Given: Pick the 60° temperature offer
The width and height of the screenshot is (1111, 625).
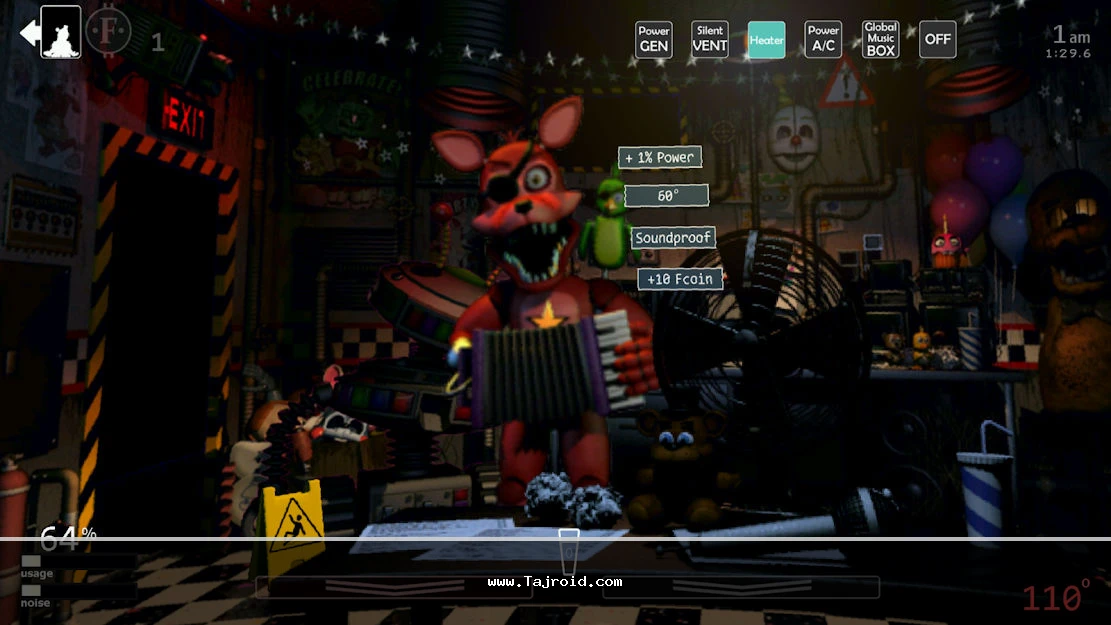Looking at the screenshot, I should 666,196.
